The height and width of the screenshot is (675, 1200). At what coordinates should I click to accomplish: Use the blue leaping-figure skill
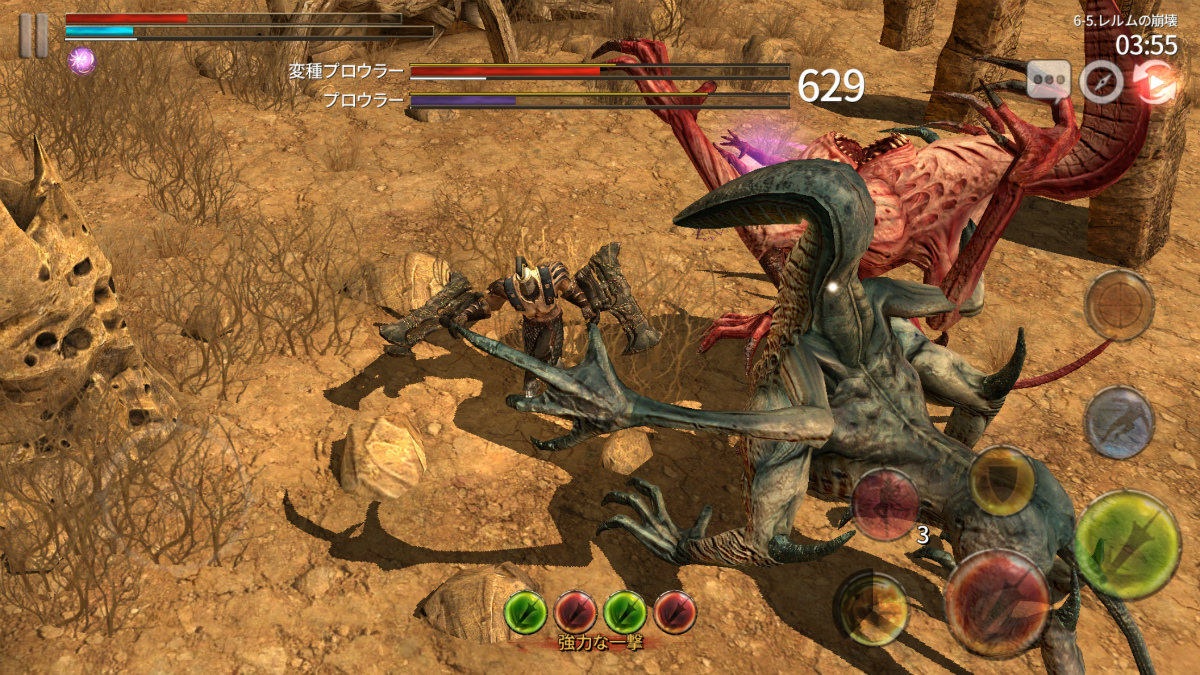(1119, 422)
